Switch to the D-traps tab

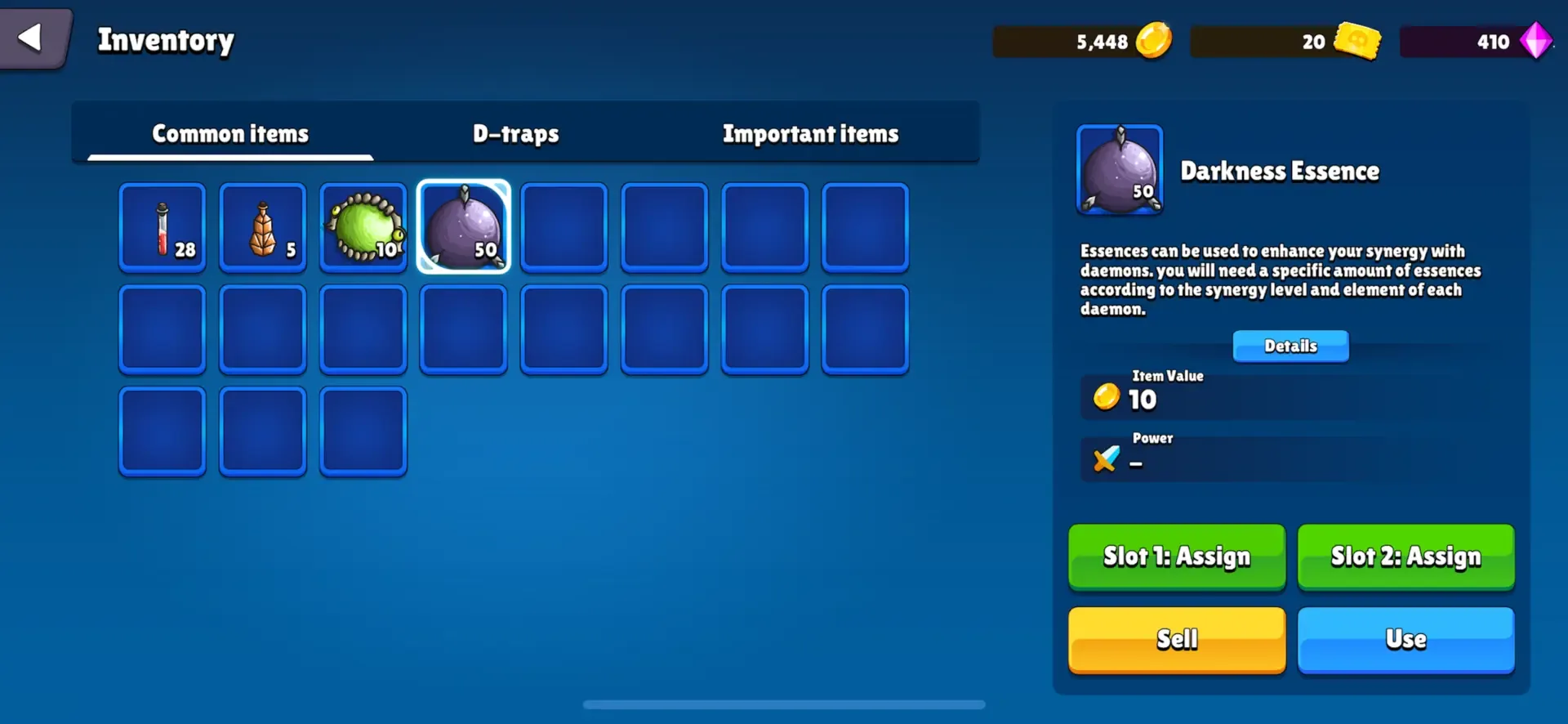[515, 133]
